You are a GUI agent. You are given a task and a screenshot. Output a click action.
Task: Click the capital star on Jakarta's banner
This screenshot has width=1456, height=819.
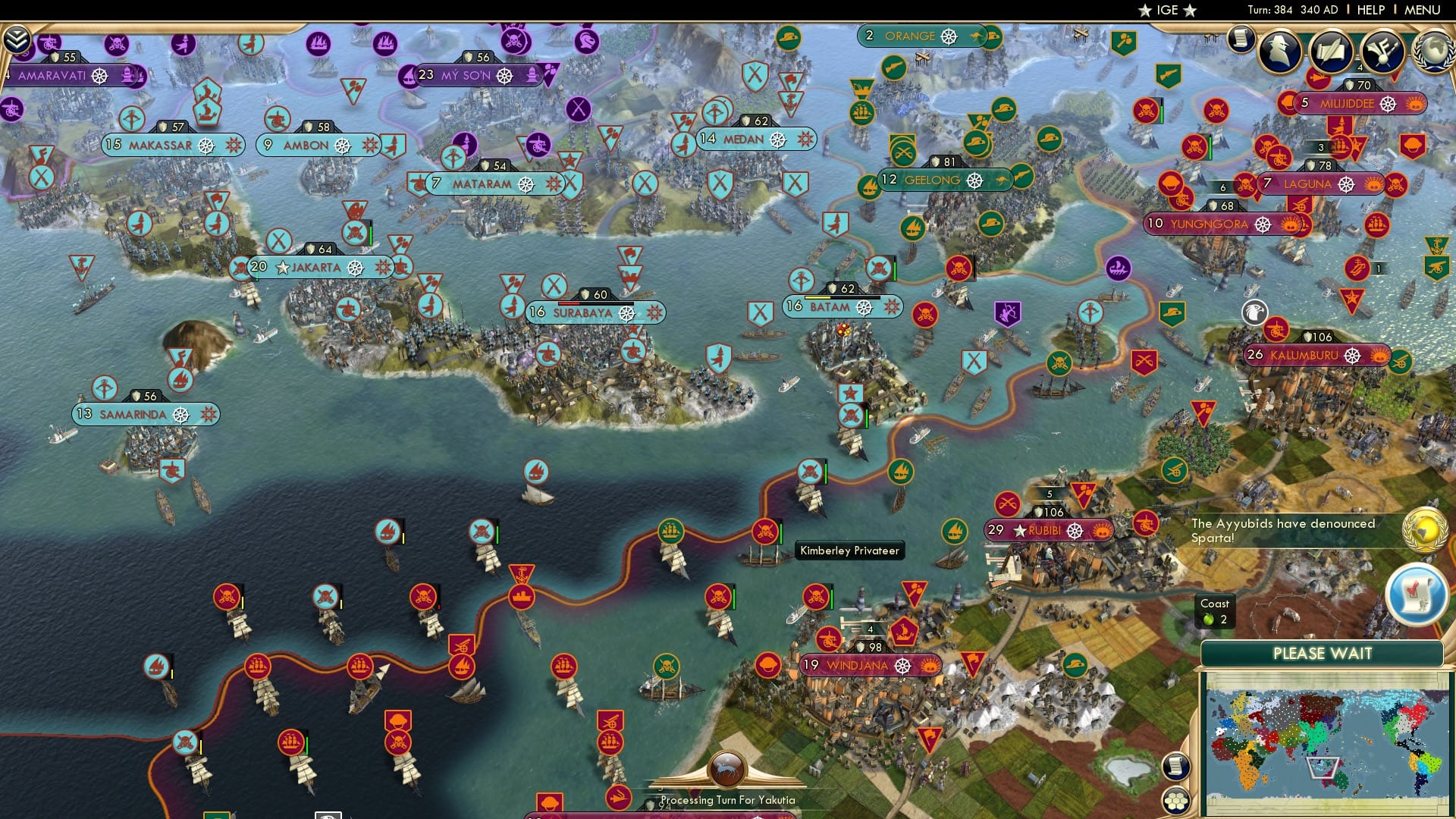282,267
